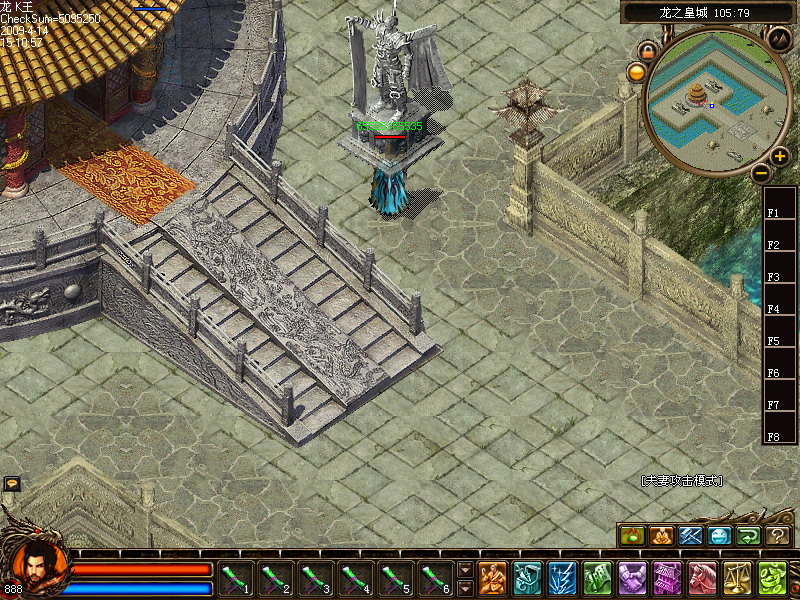The height and width of the screenshot is (600, 800).
Task: Open the world map via the mountain icon
Action: (x=779, y=38)
